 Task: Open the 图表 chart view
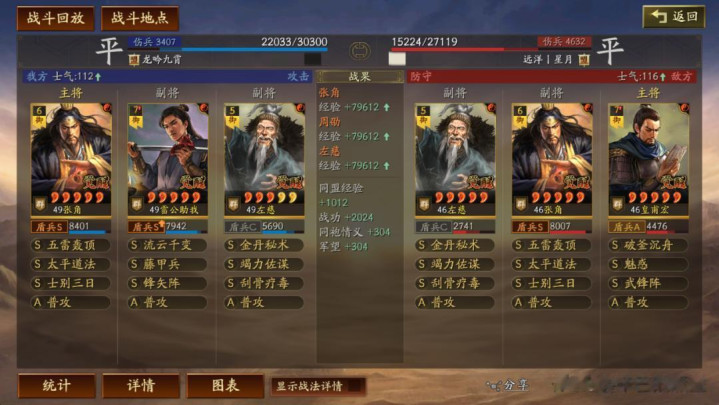[225, 386]
